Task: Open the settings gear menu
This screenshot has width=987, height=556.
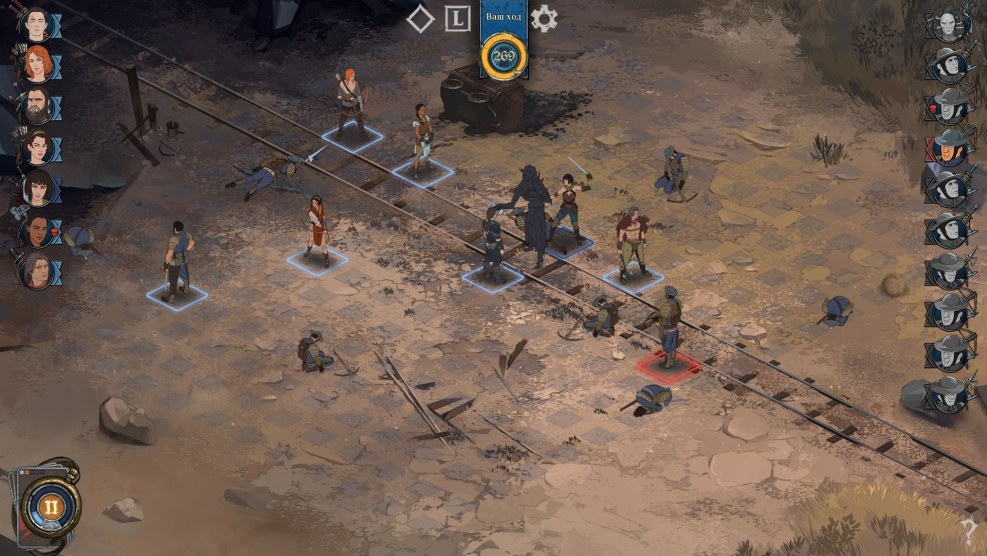Action: pos(544,18)
